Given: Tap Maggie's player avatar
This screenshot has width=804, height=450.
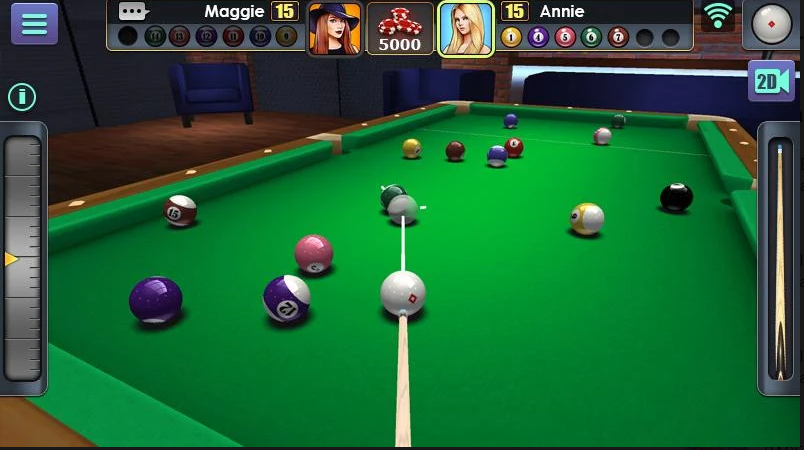Looking at the screenshot, I should (x=334, y=28).
